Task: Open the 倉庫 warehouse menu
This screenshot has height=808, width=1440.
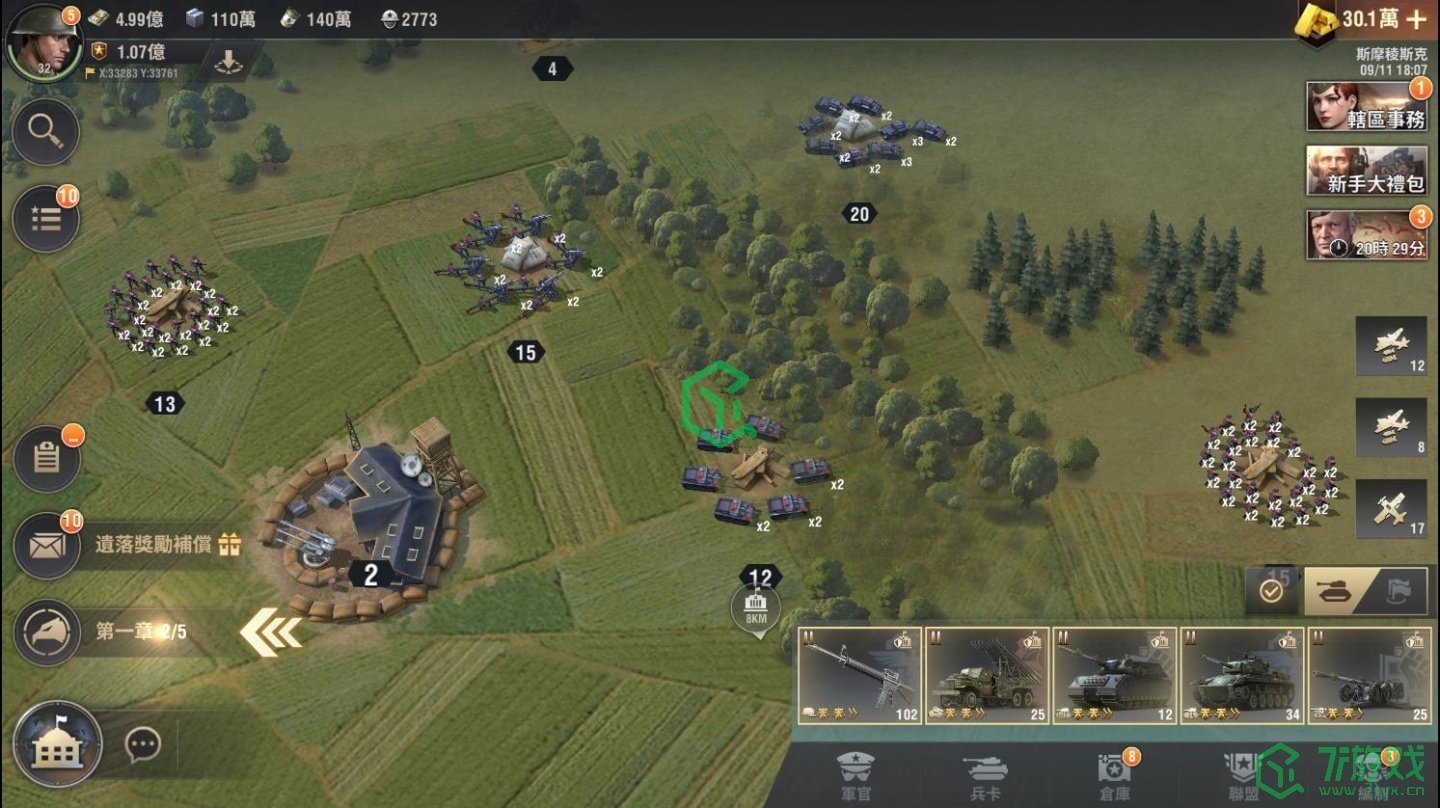Action: (1114, 776)
